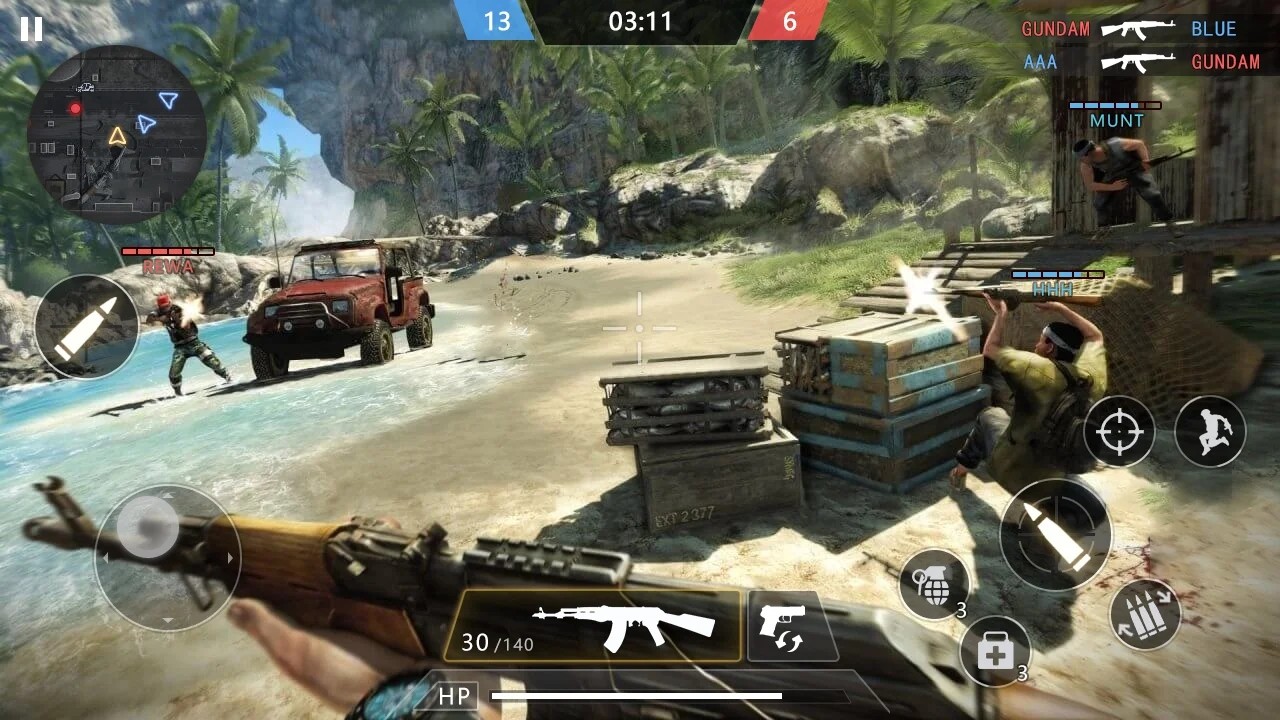Tap the jumping soldier icon to jump
This screenshot has height=720, width=1280.
pos(1210,430)
